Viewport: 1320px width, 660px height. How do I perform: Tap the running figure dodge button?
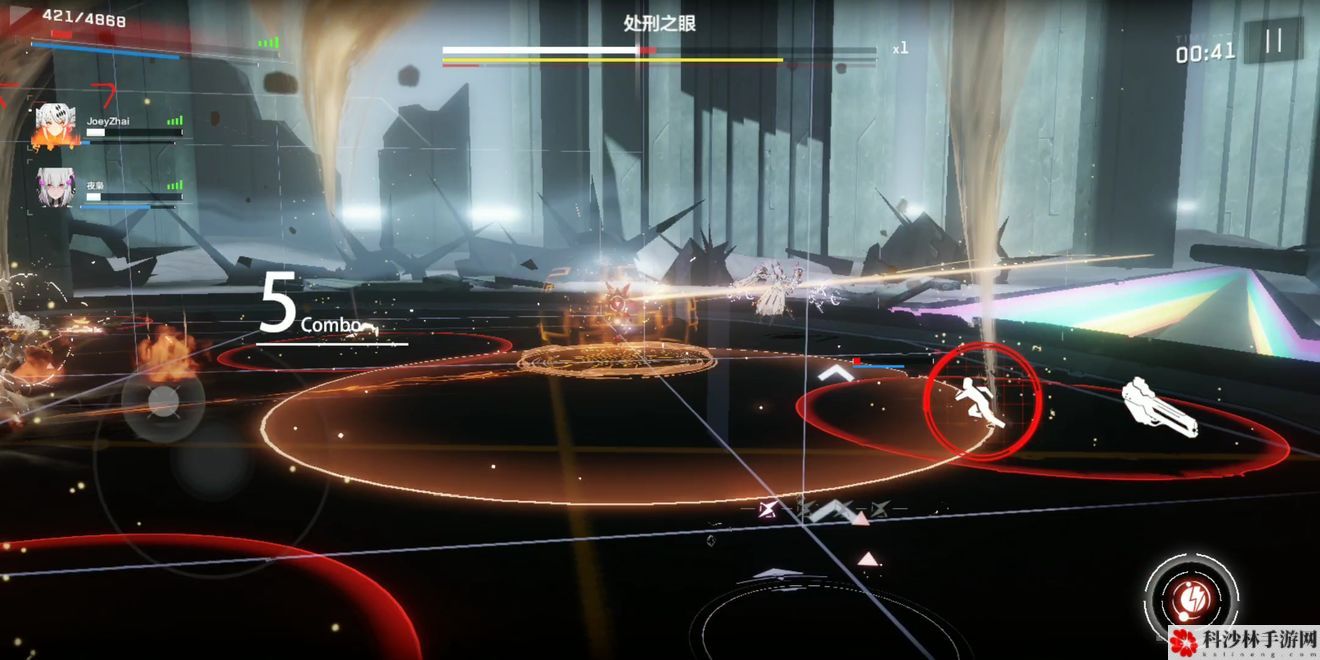(x=982, y=403)
